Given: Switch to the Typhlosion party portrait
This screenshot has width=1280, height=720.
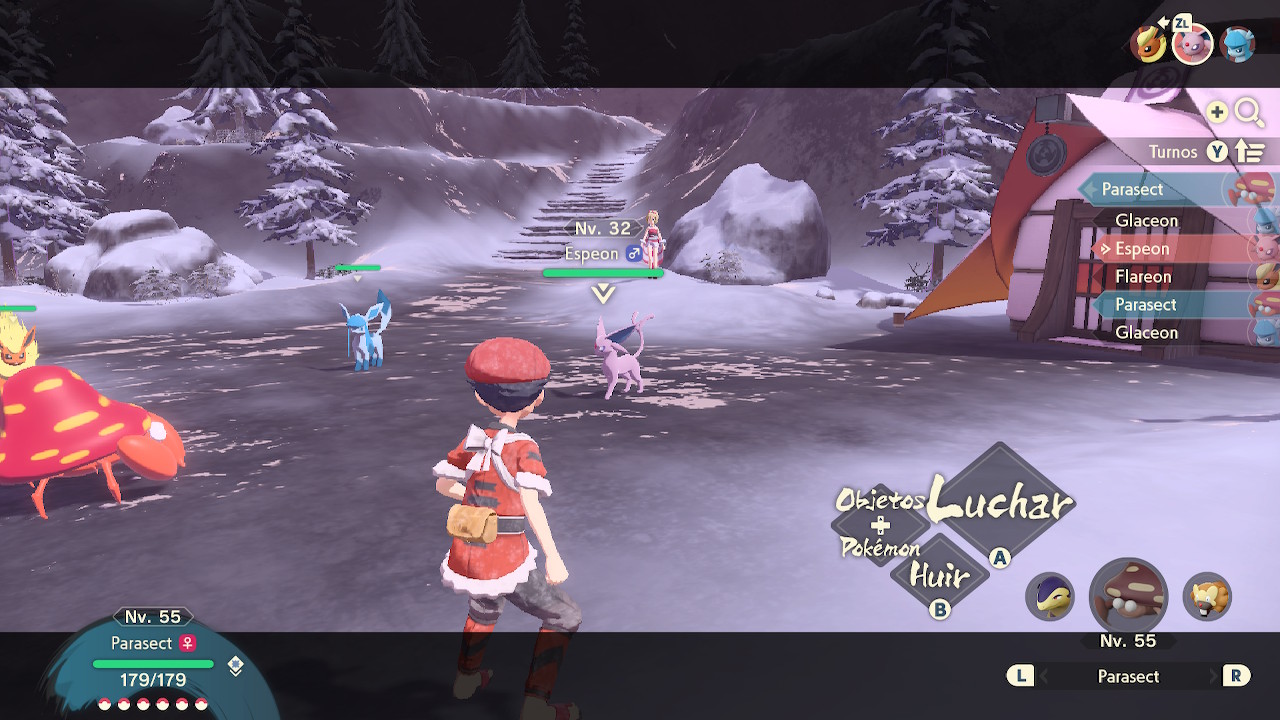Looking at the screenshot, I should click(1050, 597).
